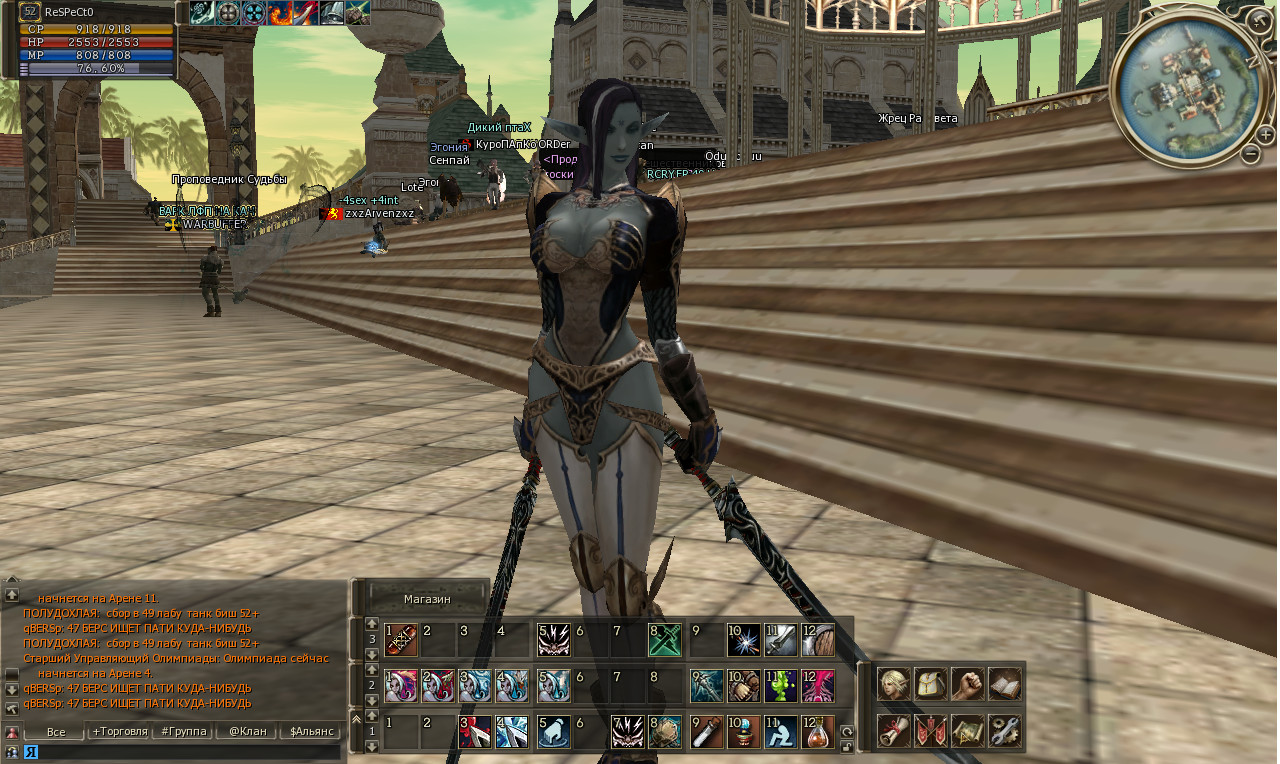The width and height of the screenshot is (1280, 764).
Task: Open the Магазин shop button
Action: pos(427,599)
